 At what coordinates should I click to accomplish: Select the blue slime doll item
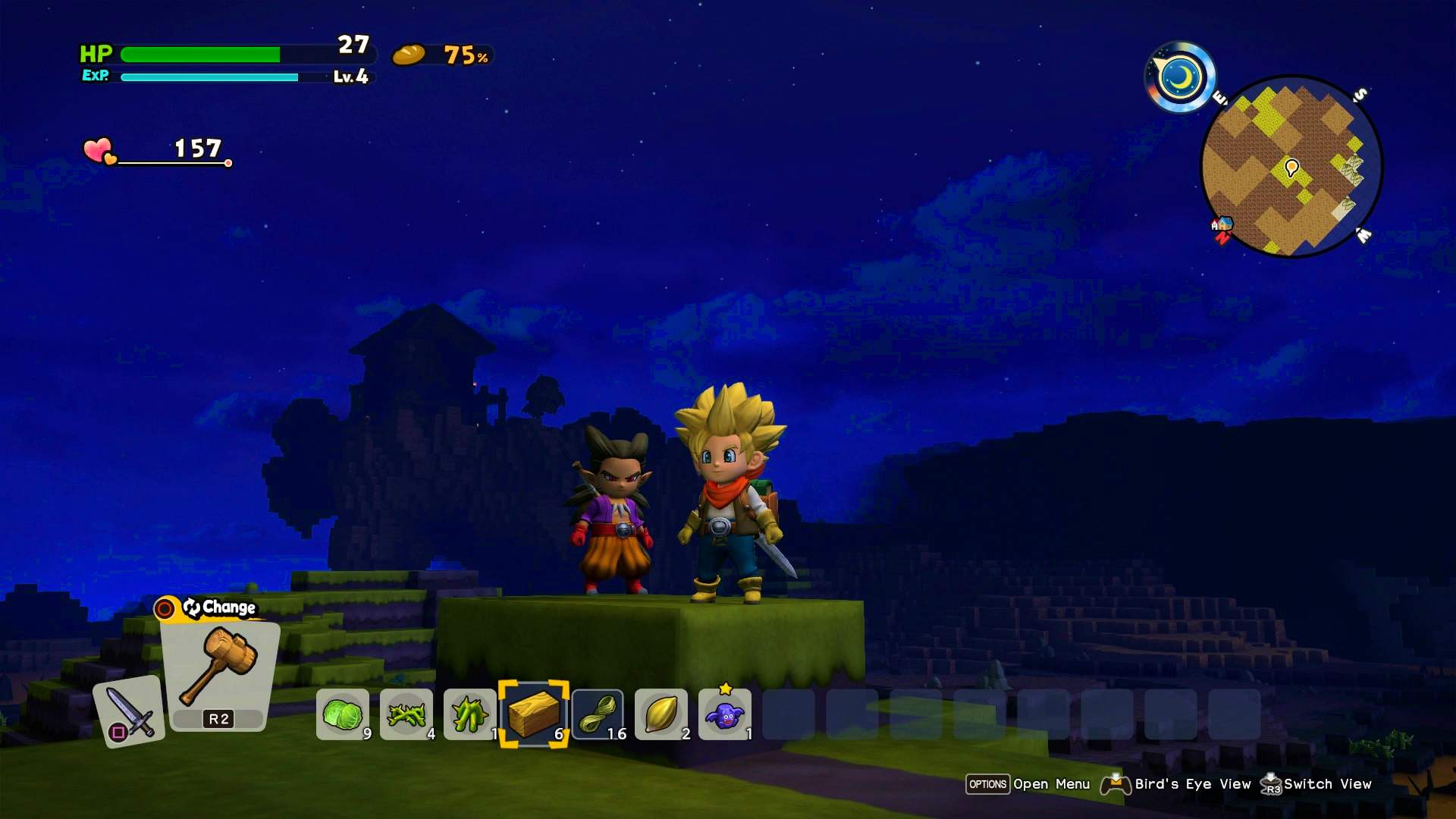click(726, 717)
